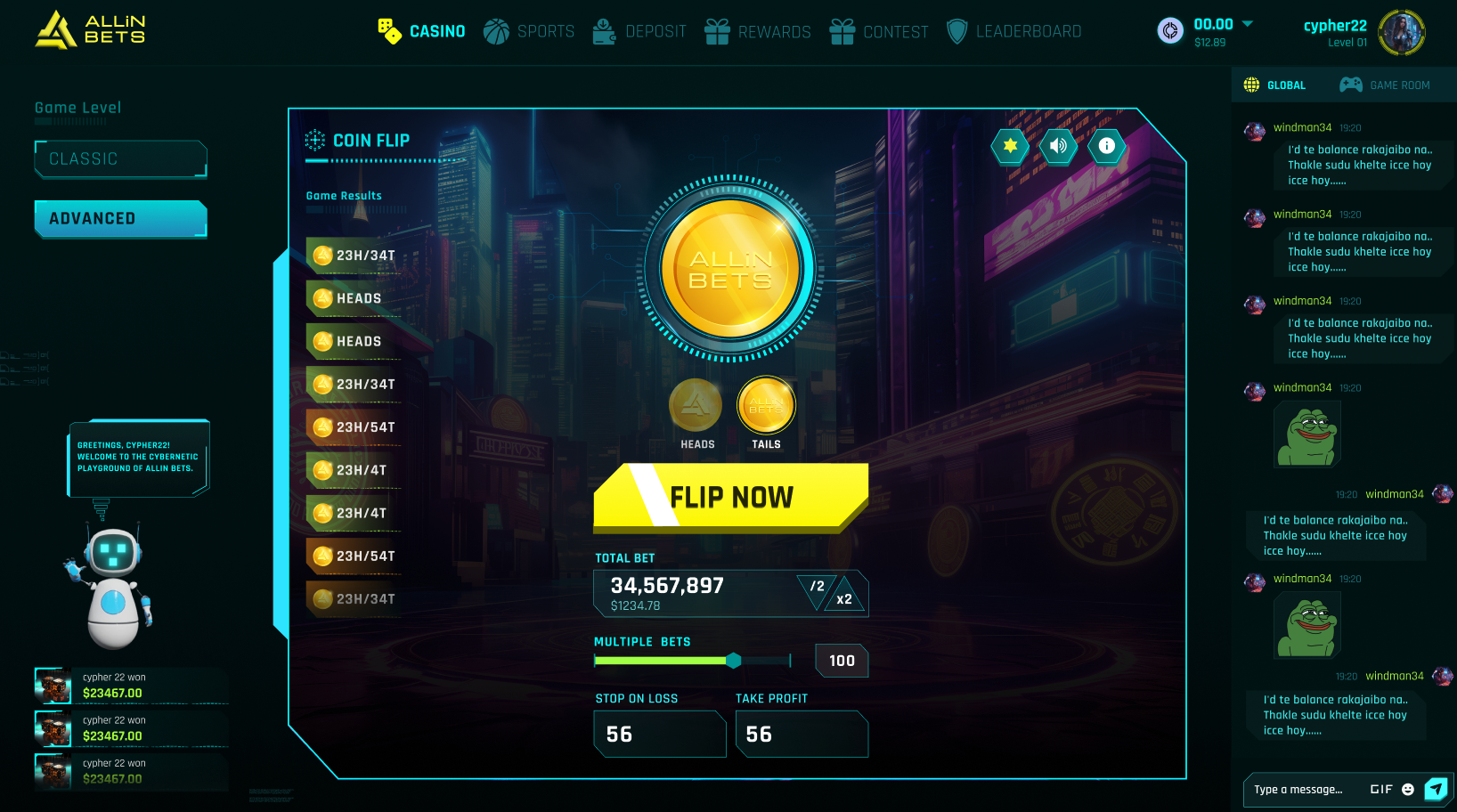
Task: Open Rewards via the gift icon
Action: click(718, 31)
